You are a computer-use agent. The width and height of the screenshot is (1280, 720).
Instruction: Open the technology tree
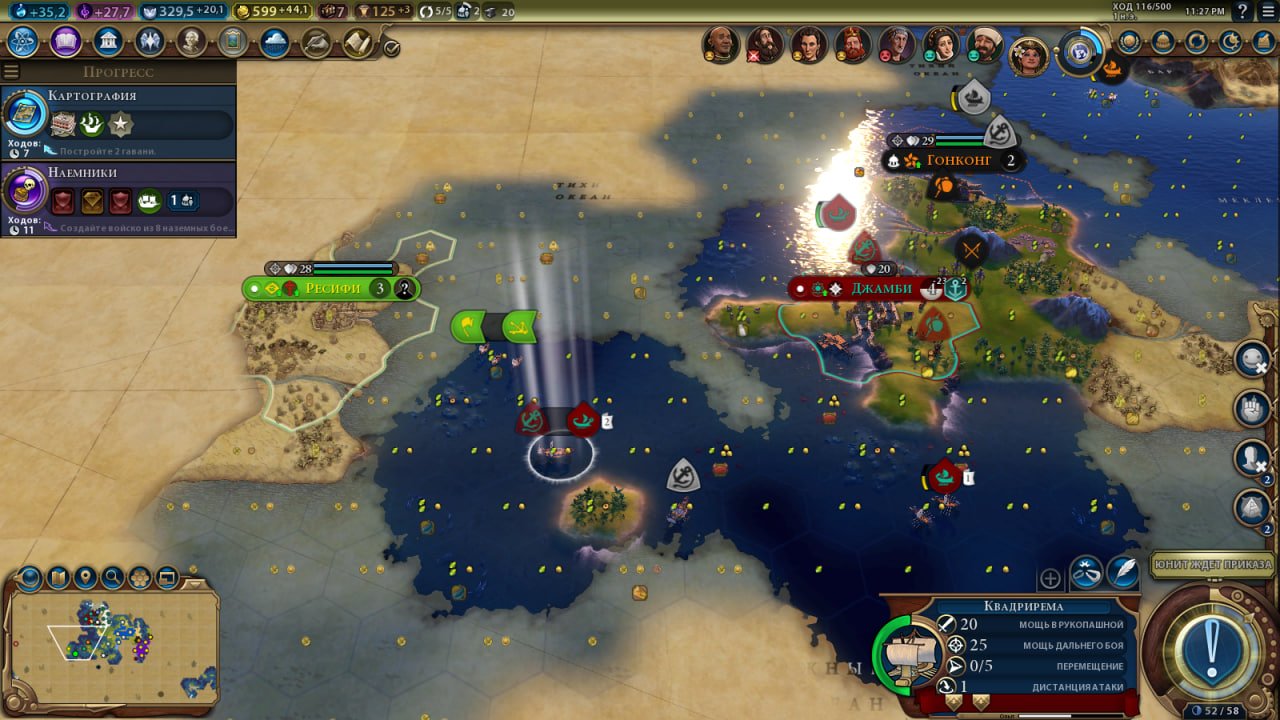click(x=23, y=42)
